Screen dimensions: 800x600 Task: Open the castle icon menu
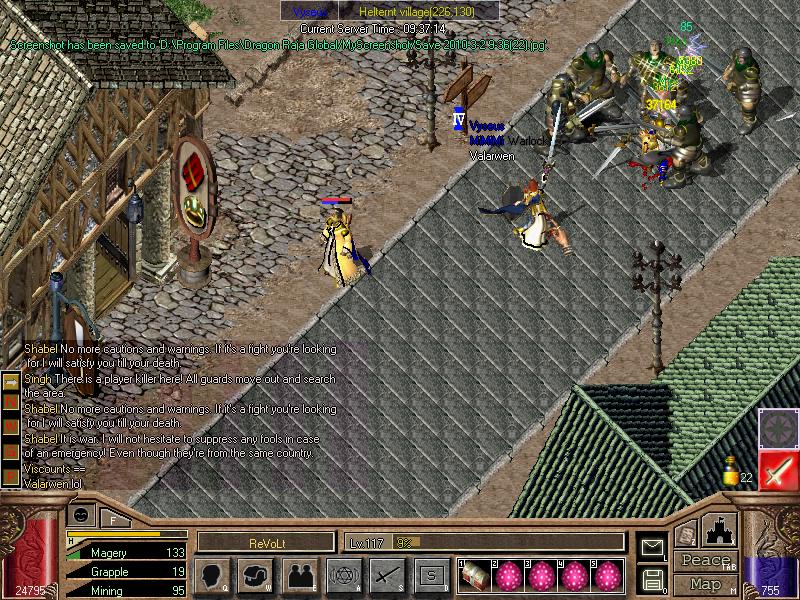click(x=720, y=530)
